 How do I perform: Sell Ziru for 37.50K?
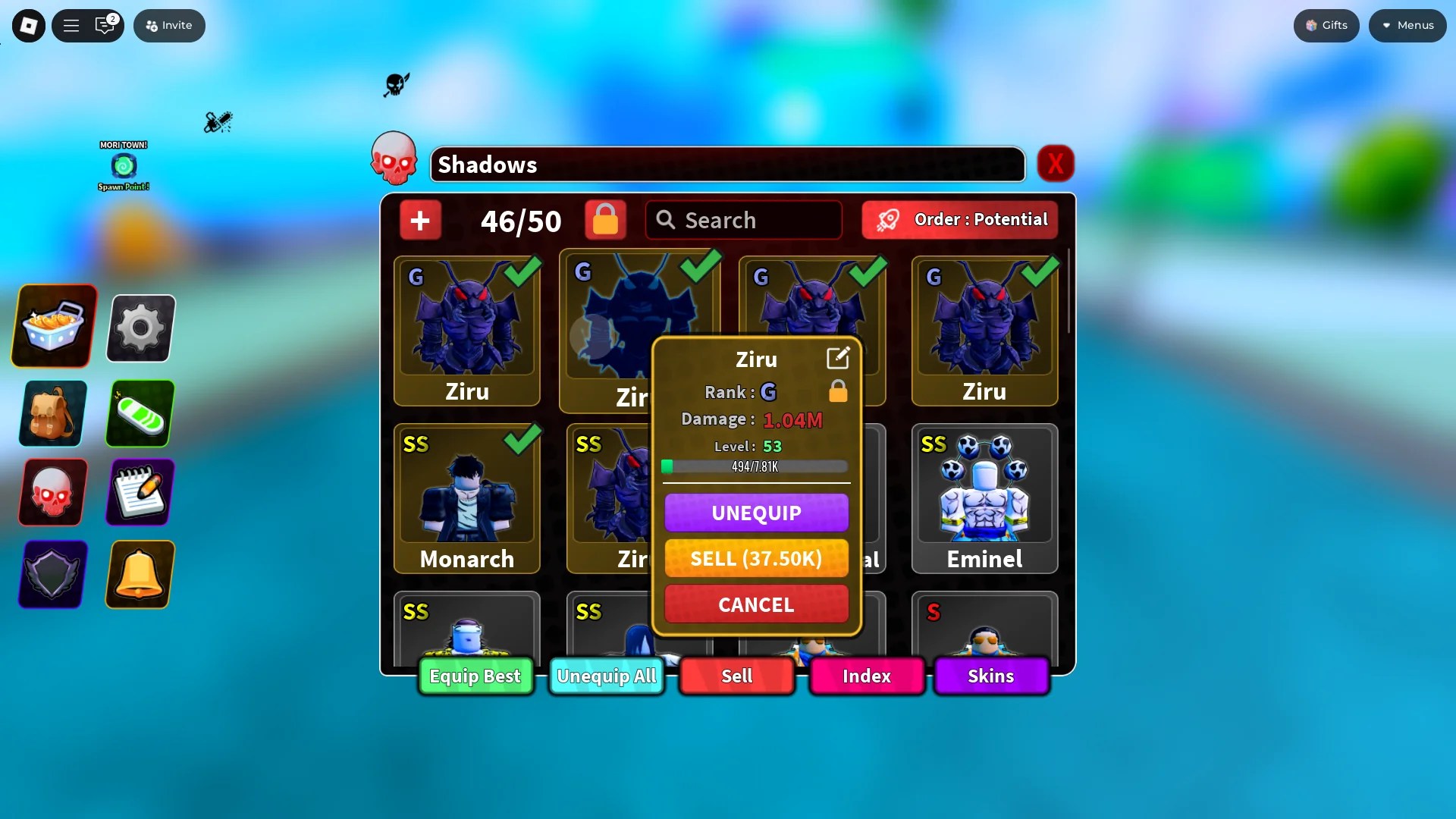[756, 558]
